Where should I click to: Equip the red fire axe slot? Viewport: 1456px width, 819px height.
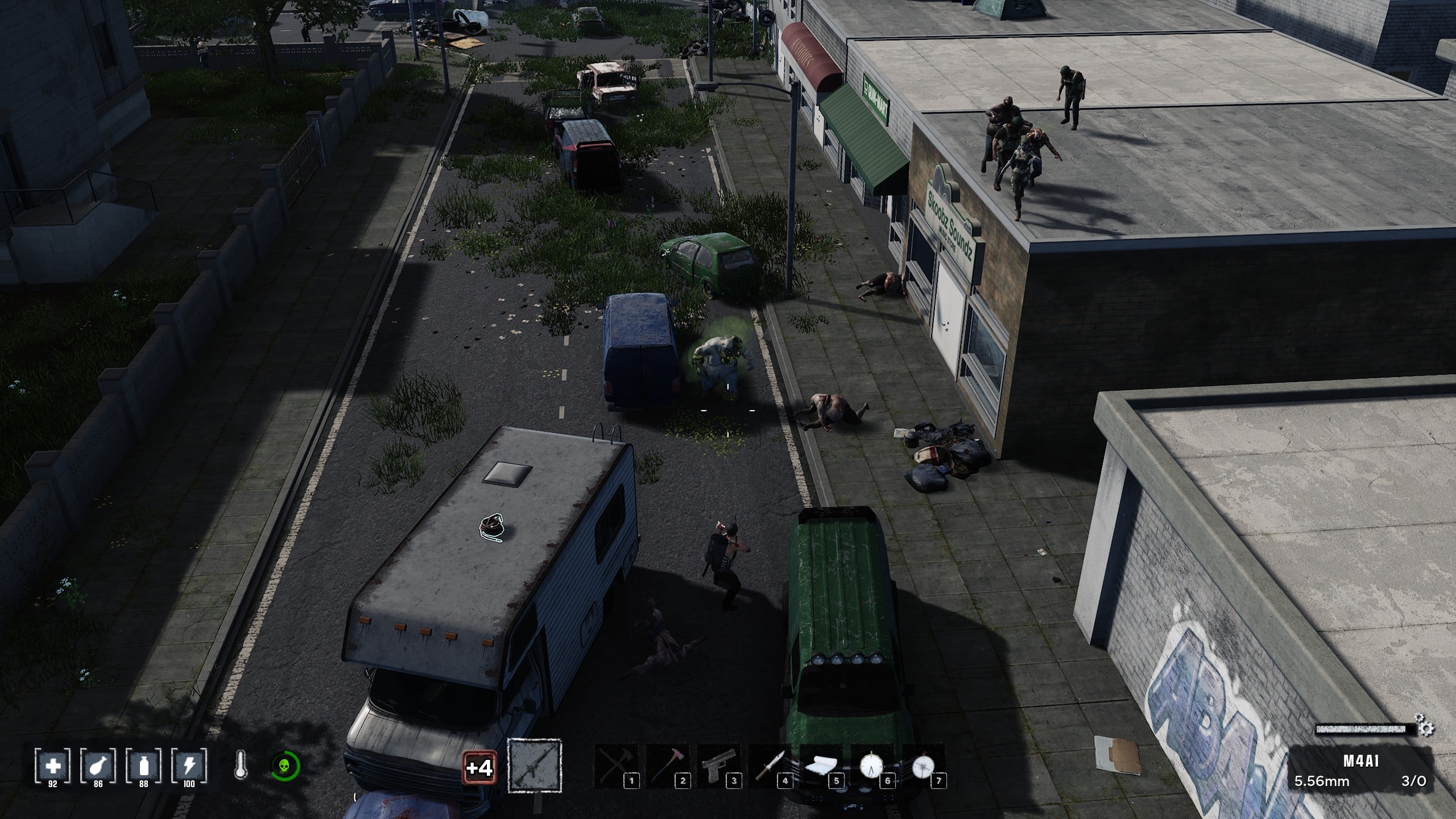[667, 767]
